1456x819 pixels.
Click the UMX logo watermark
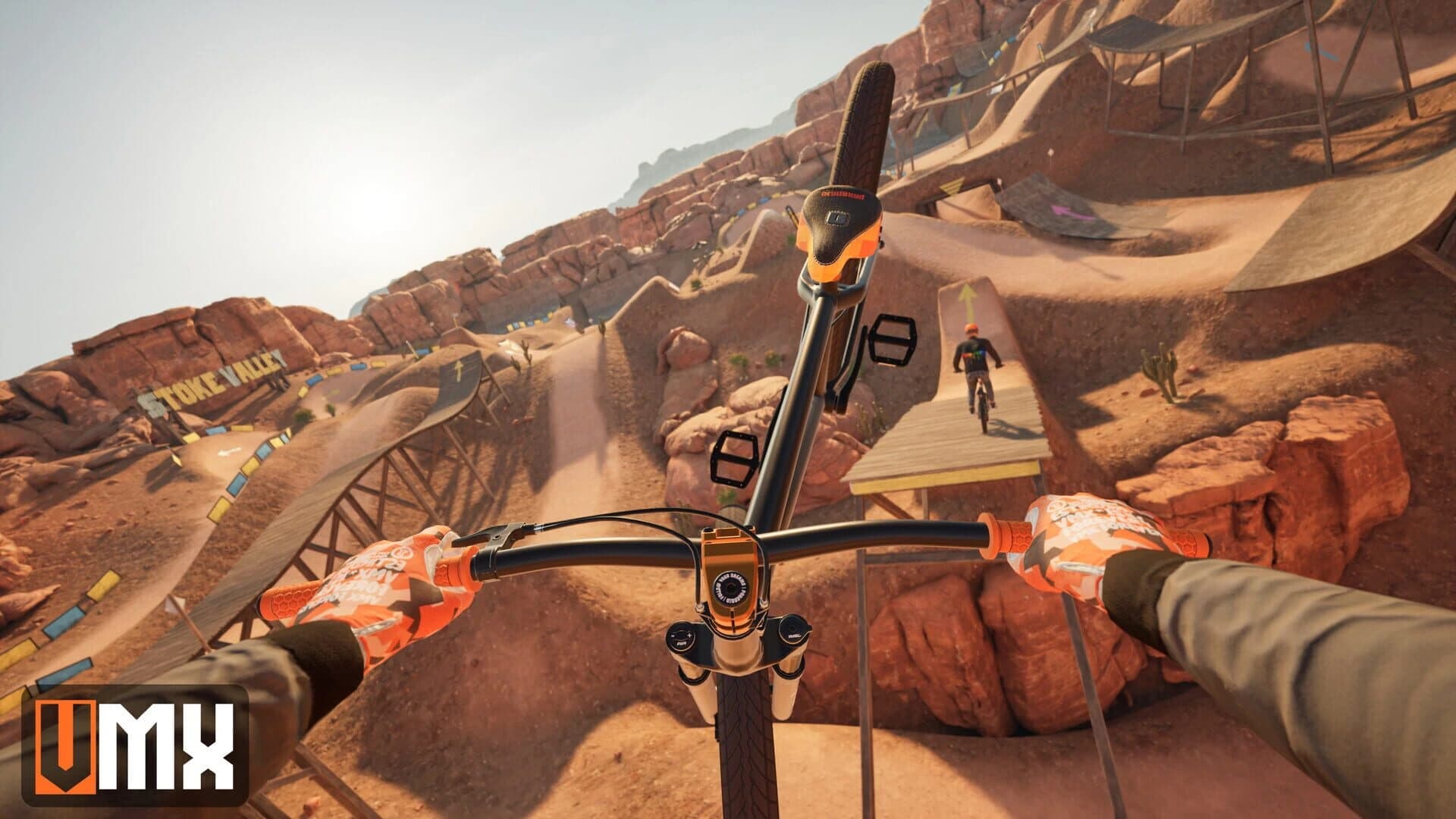point(135,745)
